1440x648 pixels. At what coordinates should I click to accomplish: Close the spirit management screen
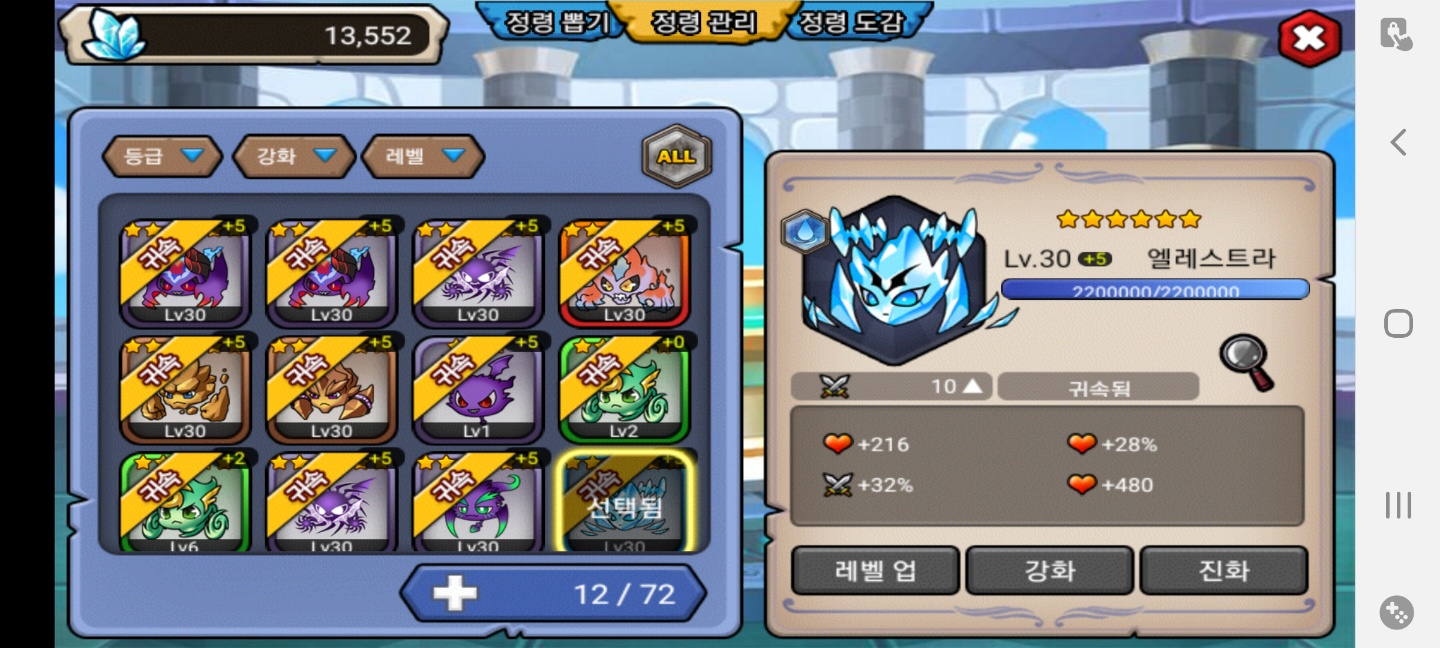[1309, 40]
